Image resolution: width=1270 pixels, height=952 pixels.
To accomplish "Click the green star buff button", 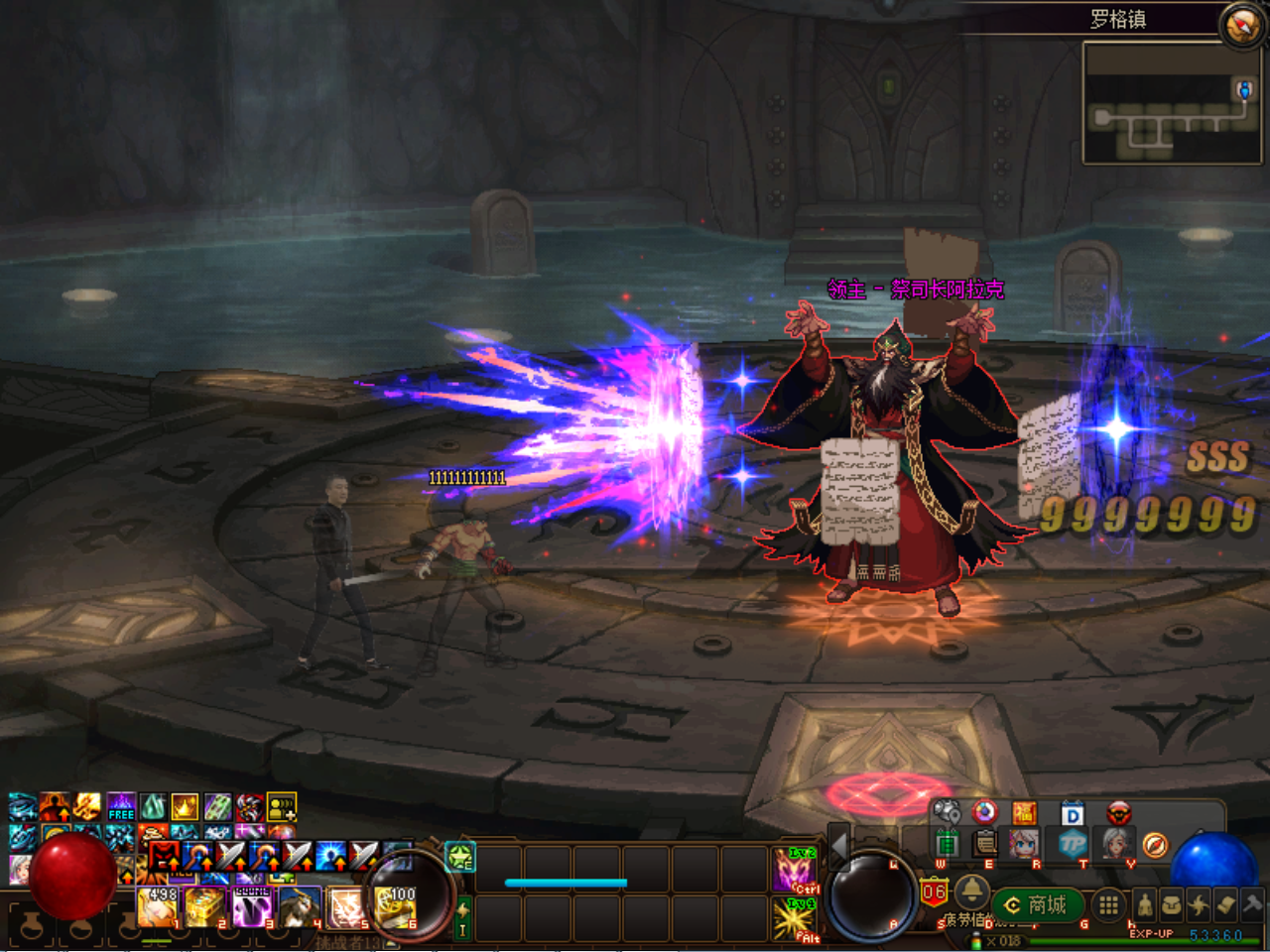I will (x=459, y=856).
